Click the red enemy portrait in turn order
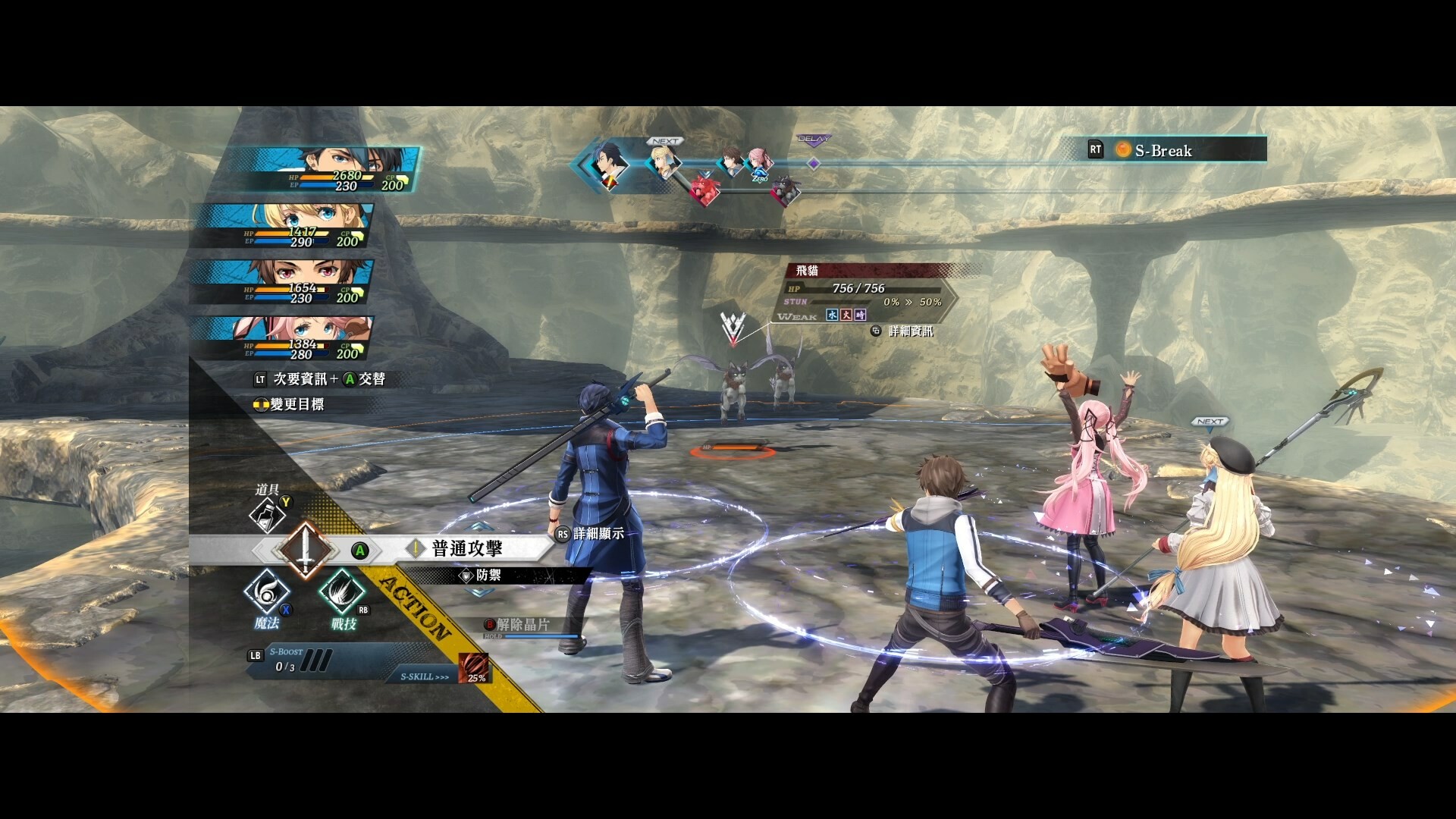1456x819 pixels. pos(704,190)
